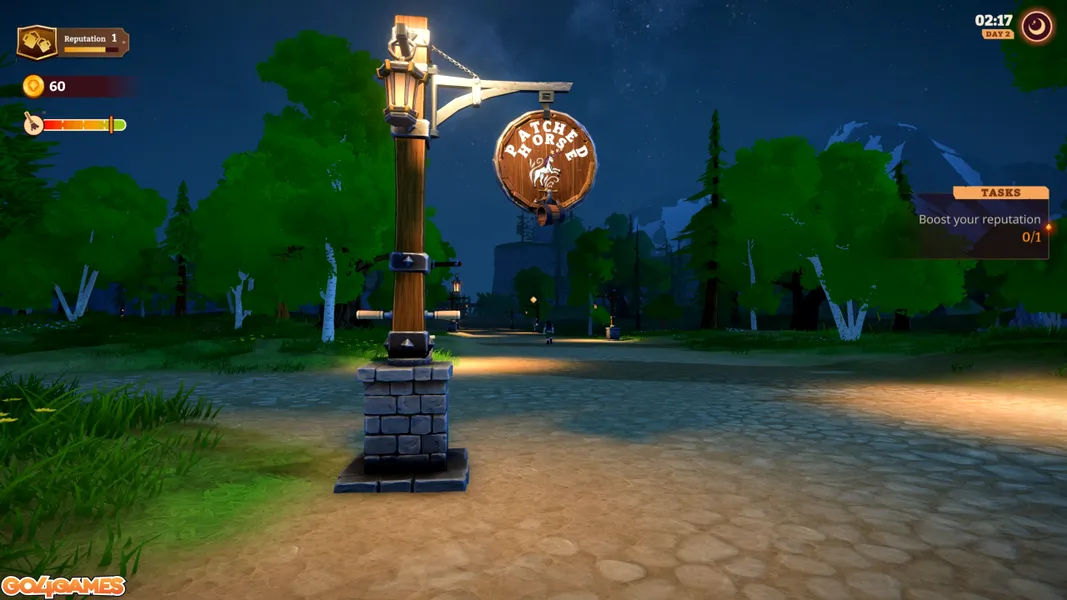Click the moon night-cycle icon
Viewport: 1067px width, 600px height.
tap(1037, 26)
